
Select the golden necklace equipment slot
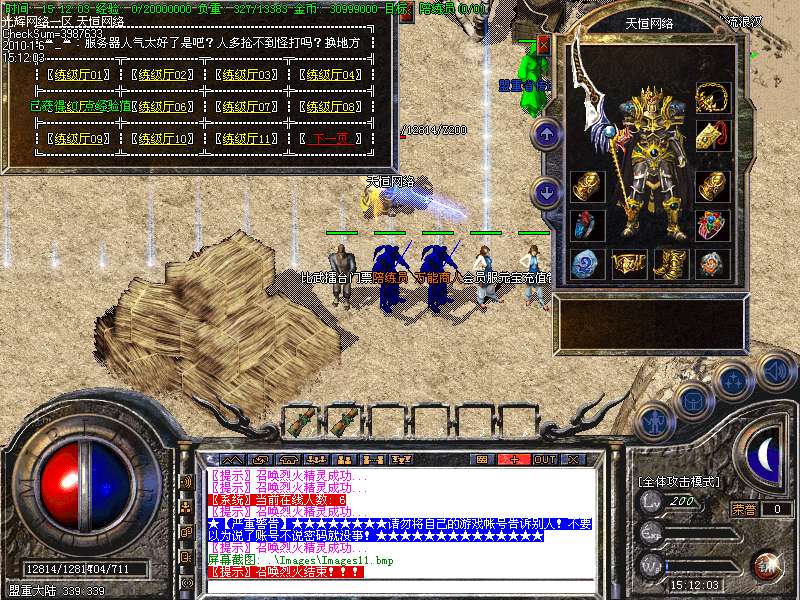pyautogui.click(x=713, y=98)
